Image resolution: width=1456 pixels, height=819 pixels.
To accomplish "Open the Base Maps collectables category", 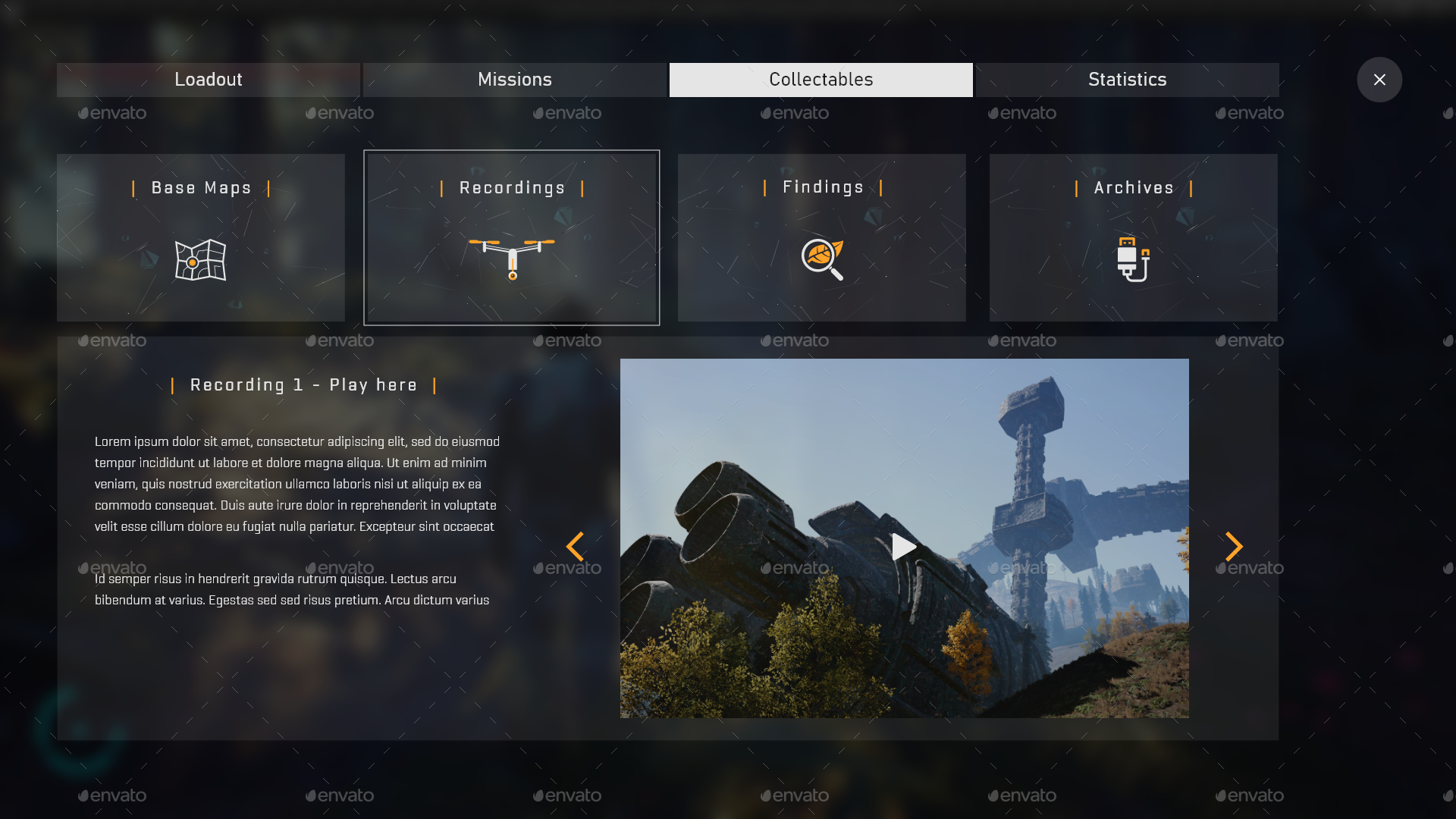I will click(199, 237).
